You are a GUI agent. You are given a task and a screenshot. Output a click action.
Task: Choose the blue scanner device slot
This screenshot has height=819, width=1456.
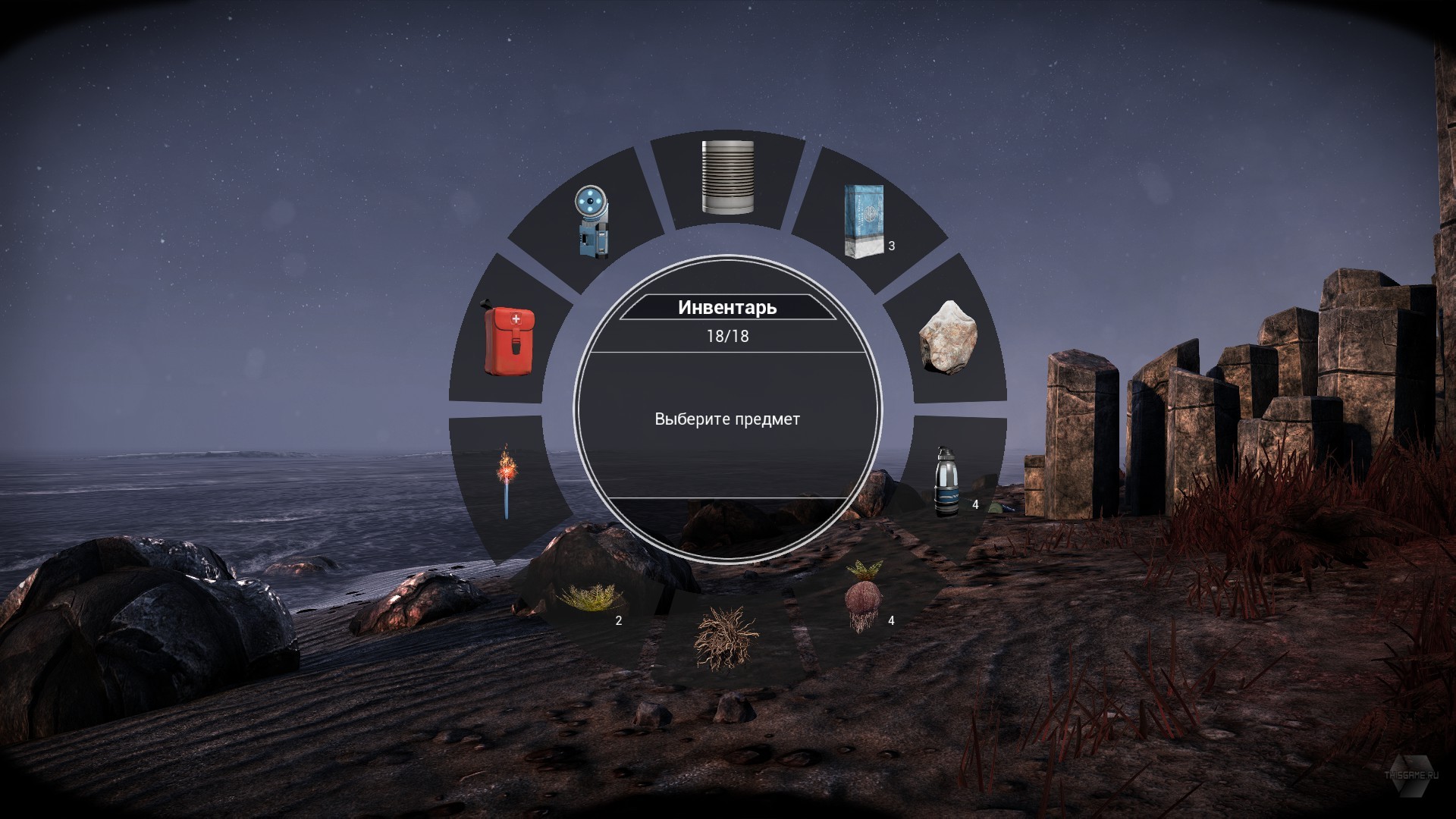tap(593, 221)
